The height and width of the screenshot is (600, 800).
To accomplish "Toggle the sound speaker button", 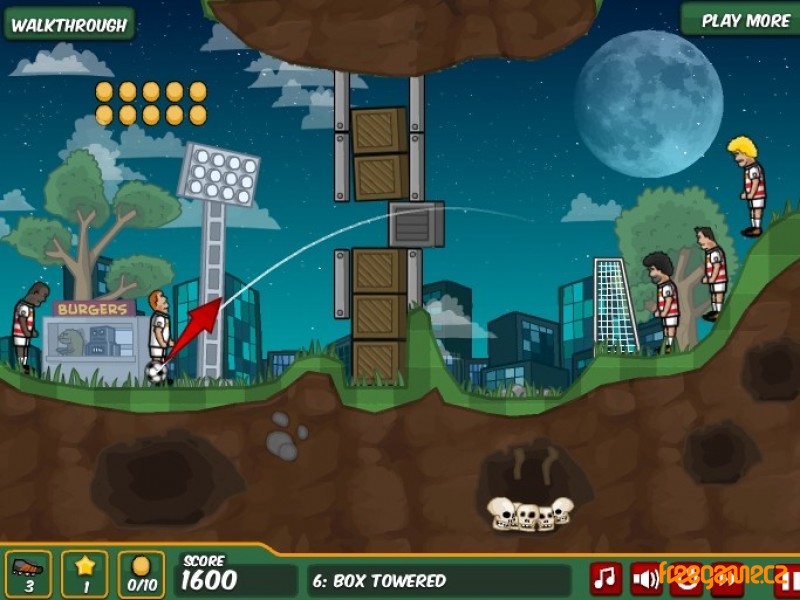I will (645, 578).
